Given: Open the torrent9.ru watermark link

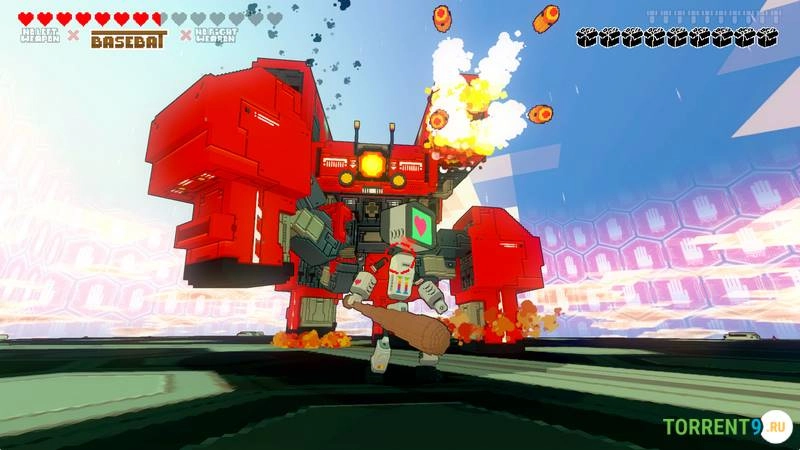Looking at the screenshot, I should 725,427.
